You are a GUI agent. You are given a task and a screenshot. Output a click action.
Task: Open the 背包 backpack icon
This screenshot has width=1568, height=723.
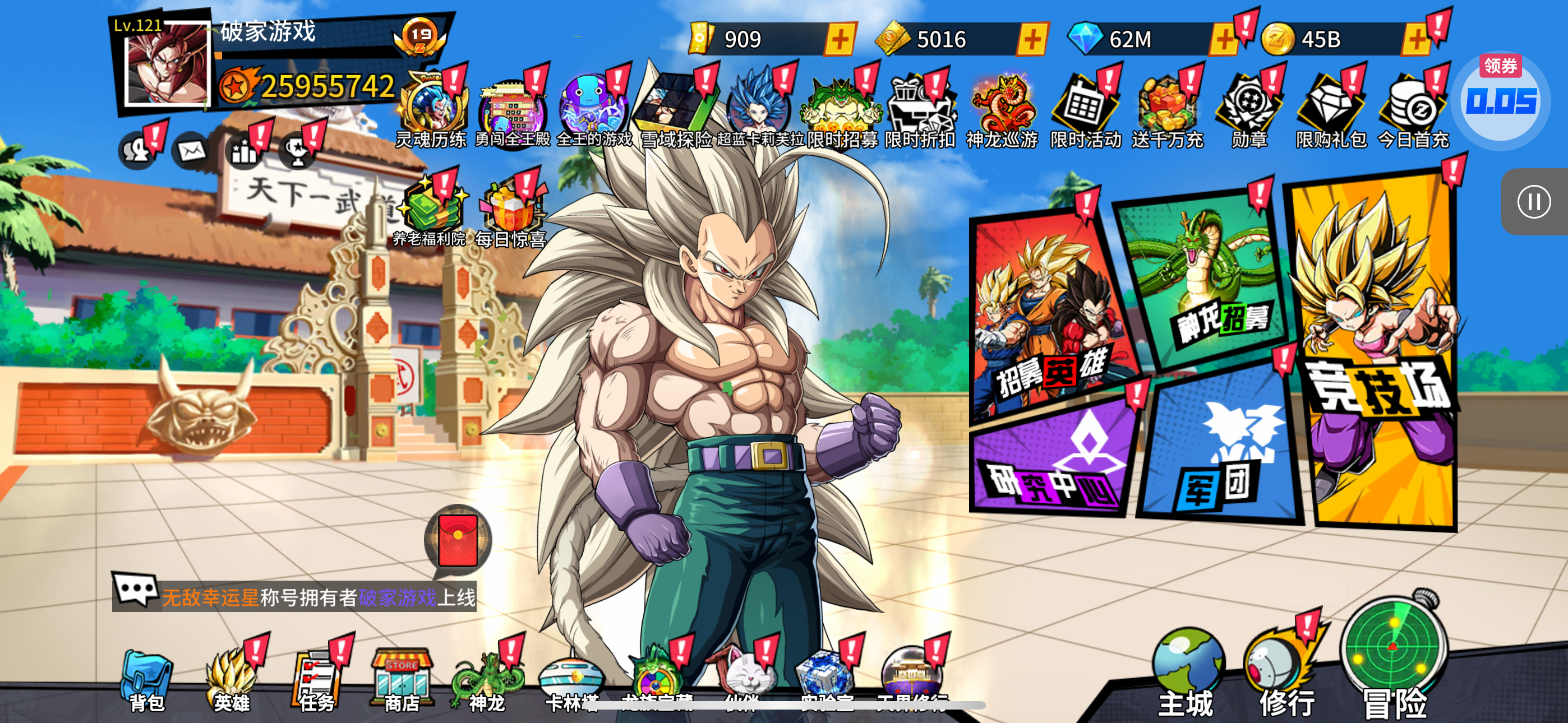tap(146, 682)
